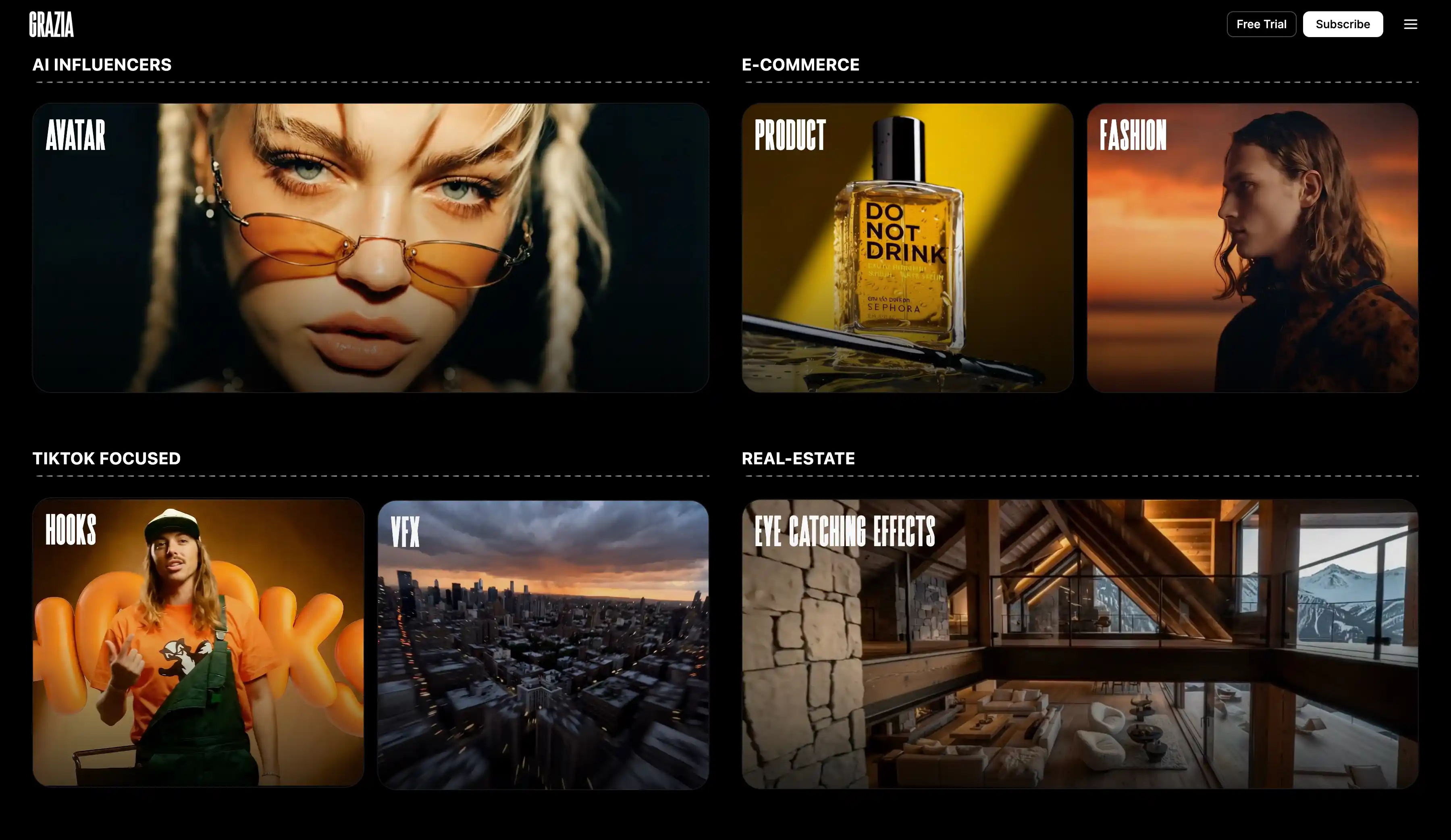1451x840 pixels.
Task: Open the Eye Catching Effects card
Action: (x=1080, y=644)
